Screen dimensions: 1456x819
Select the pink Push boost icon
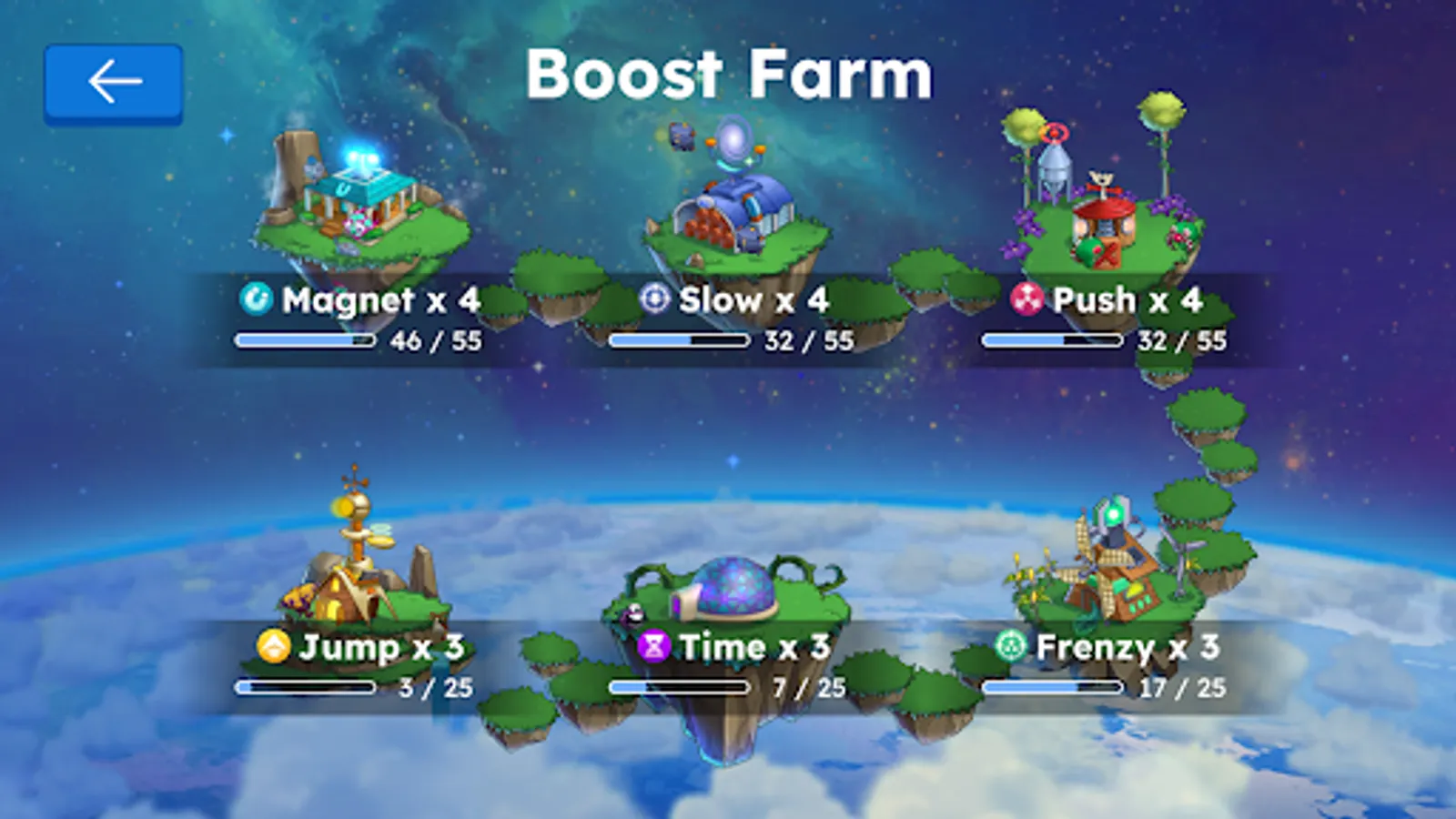tap(1028, 299)
